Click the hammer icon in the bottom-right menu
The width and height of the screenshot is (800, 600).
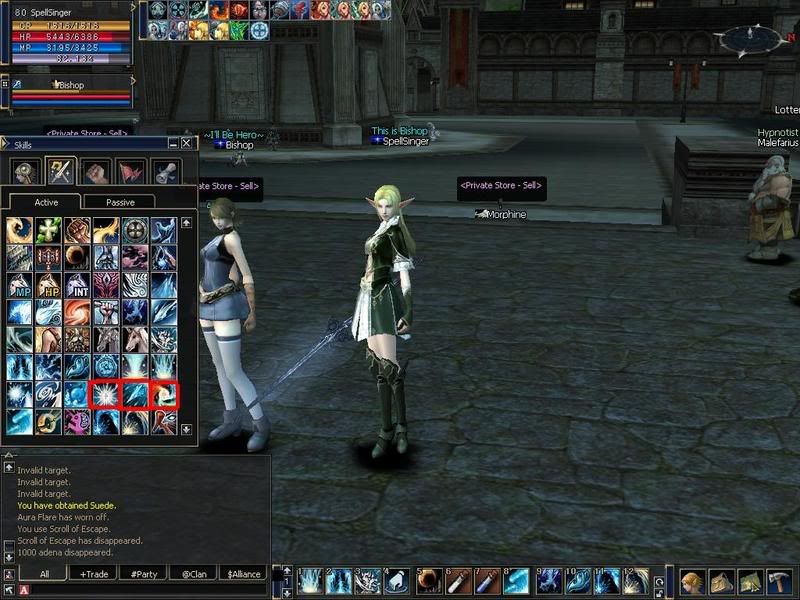(779, 582)
